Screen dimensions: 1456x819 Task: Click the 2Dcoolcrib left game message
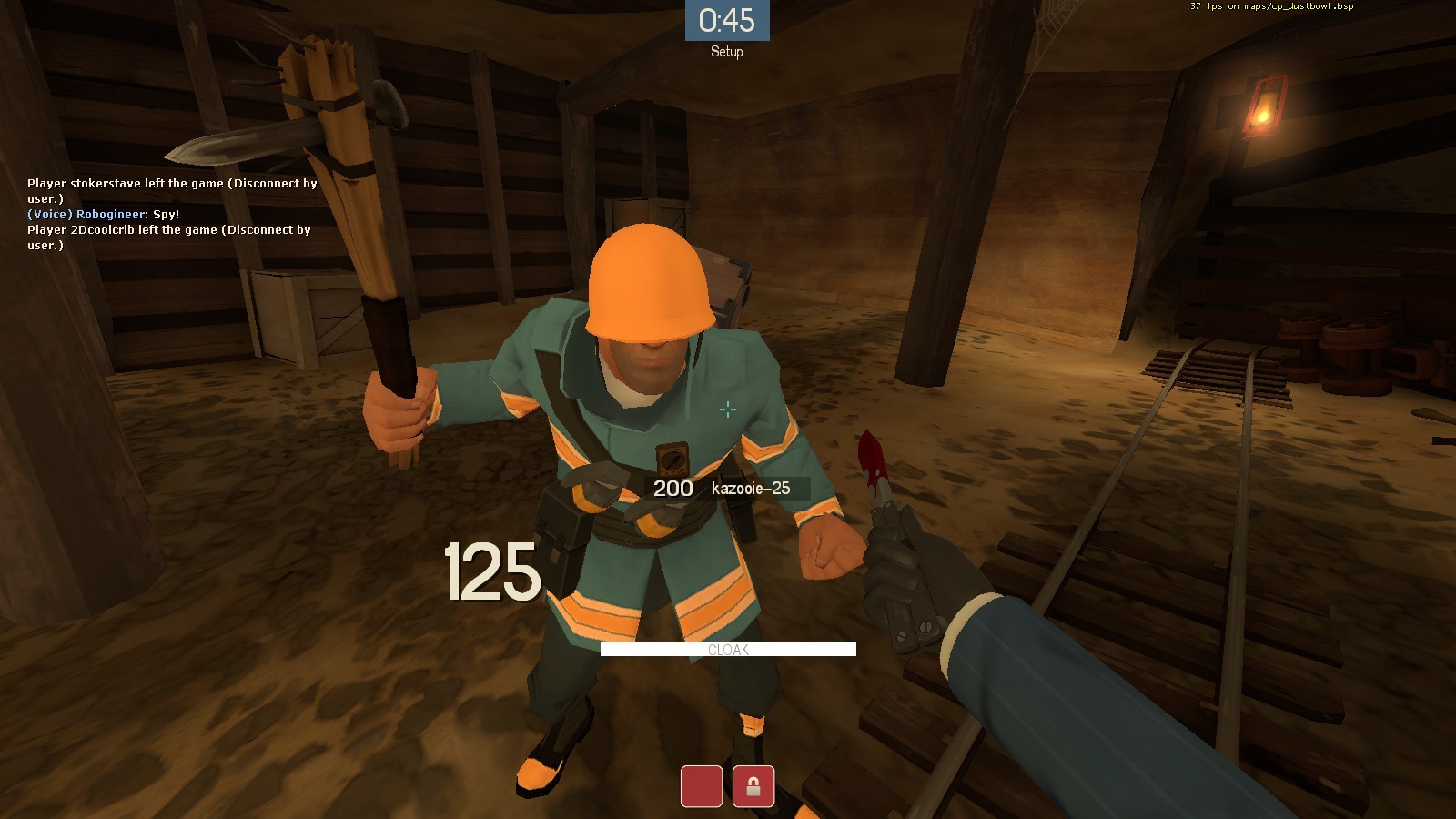[168, 230]
